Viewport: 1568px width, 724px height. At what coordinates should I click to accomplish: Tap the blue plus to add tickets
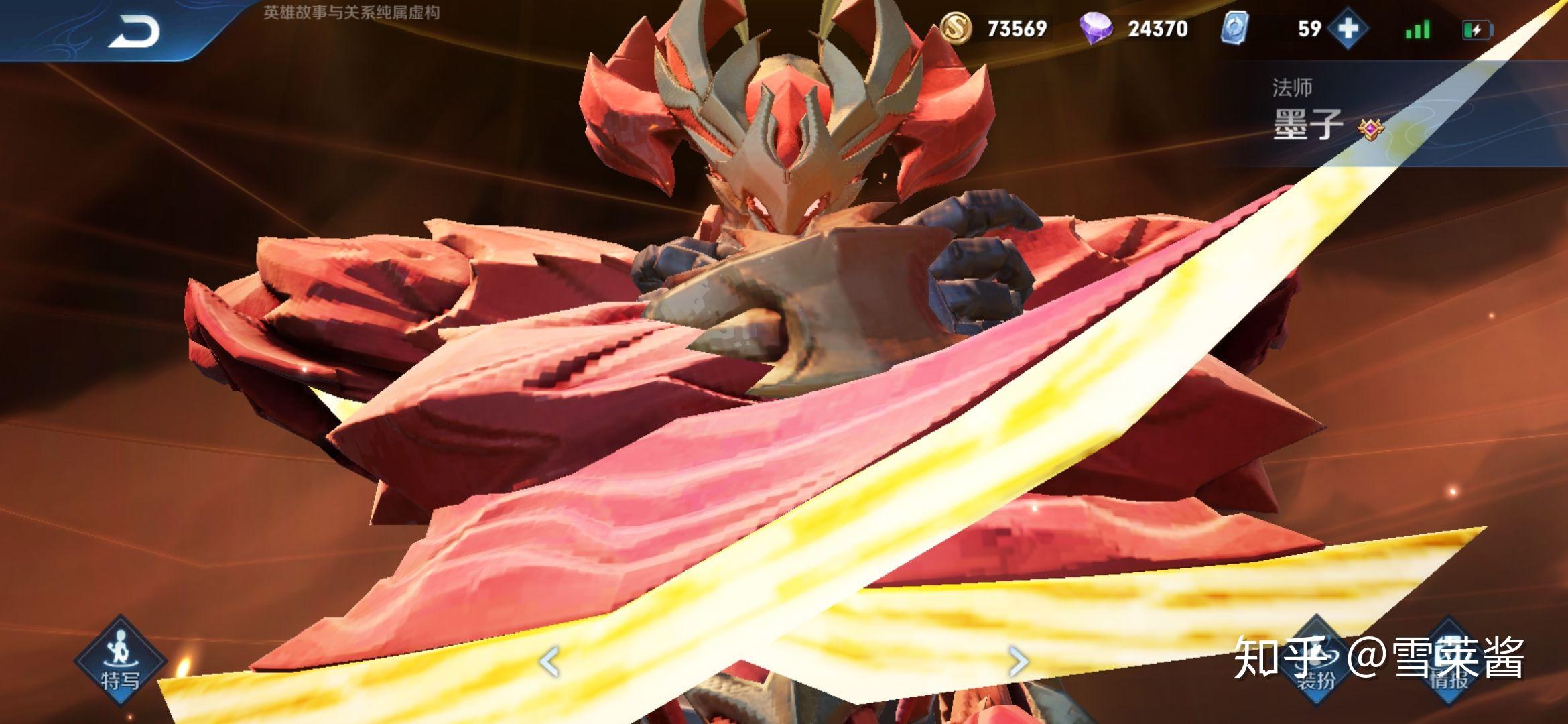tap(1348, 29)
